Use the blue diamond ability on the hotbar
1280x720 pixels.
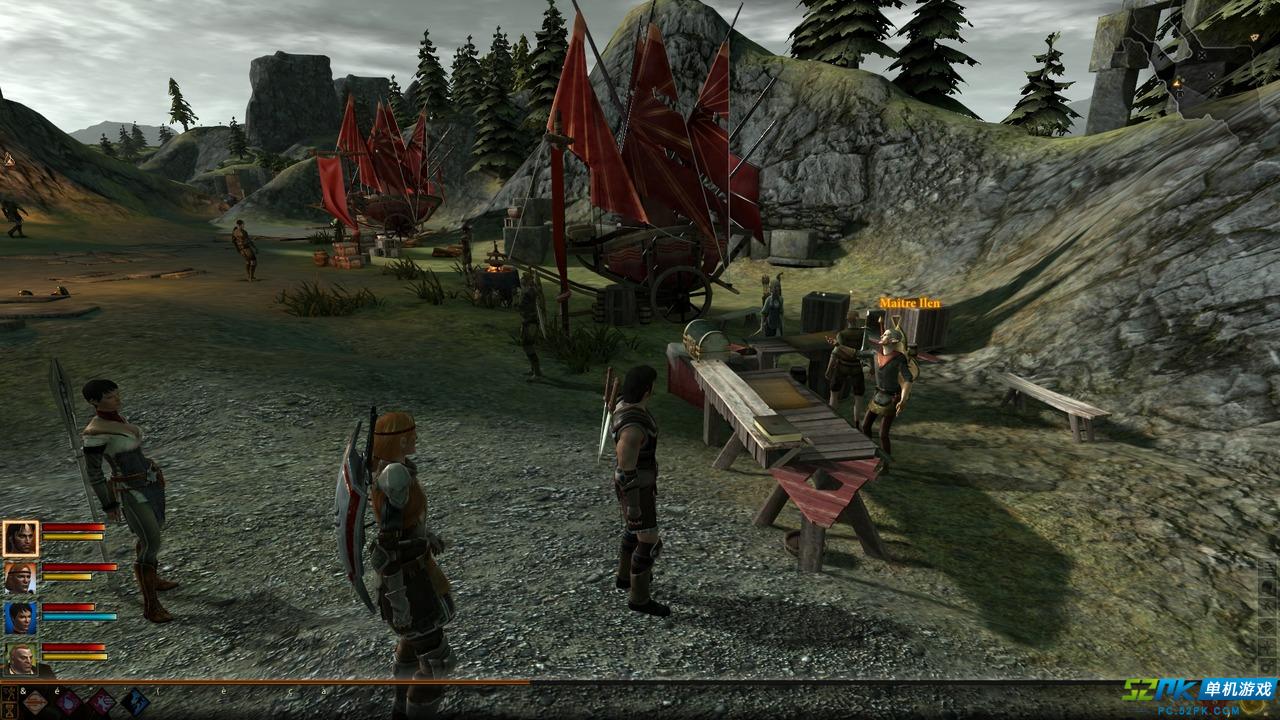(x=134, y=702)
